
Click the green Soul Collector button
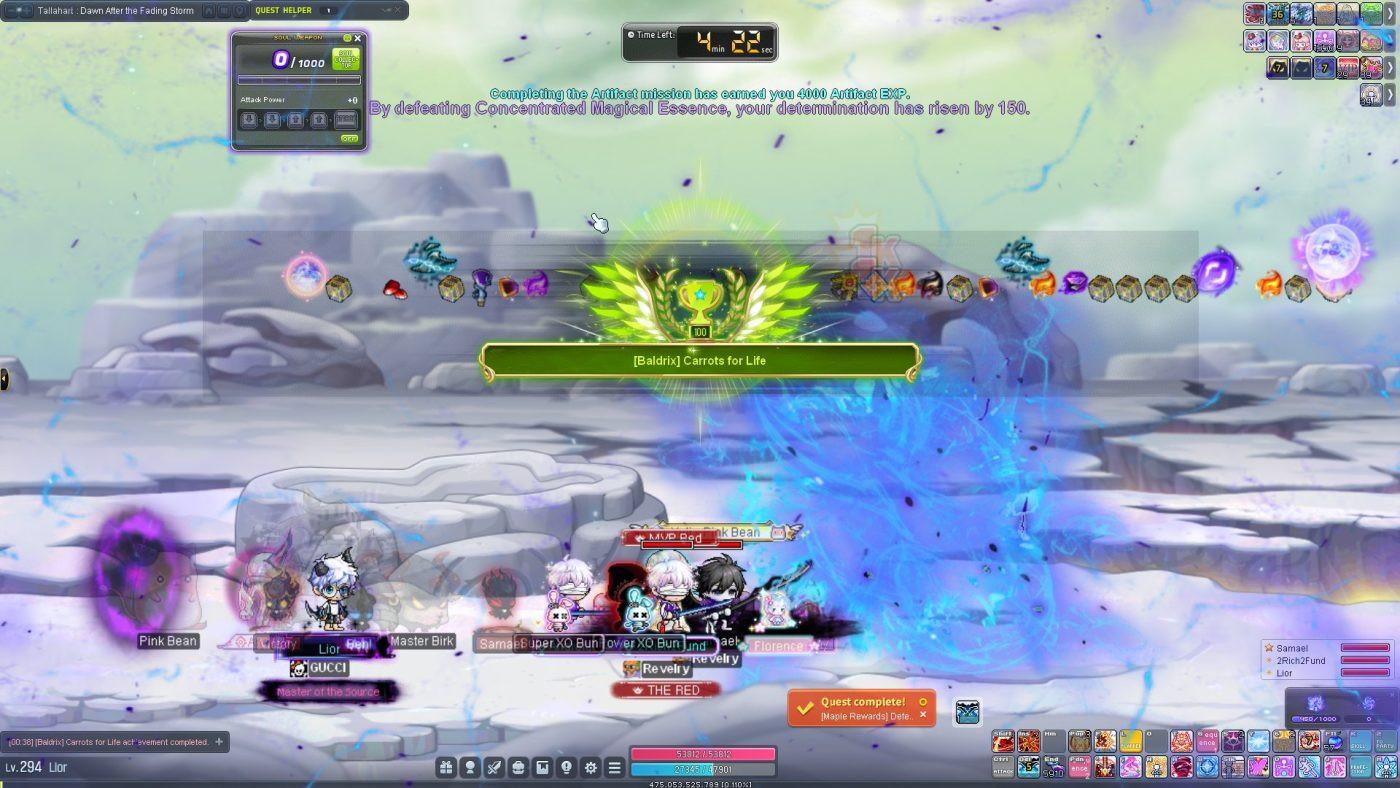[x=345, y=59]
